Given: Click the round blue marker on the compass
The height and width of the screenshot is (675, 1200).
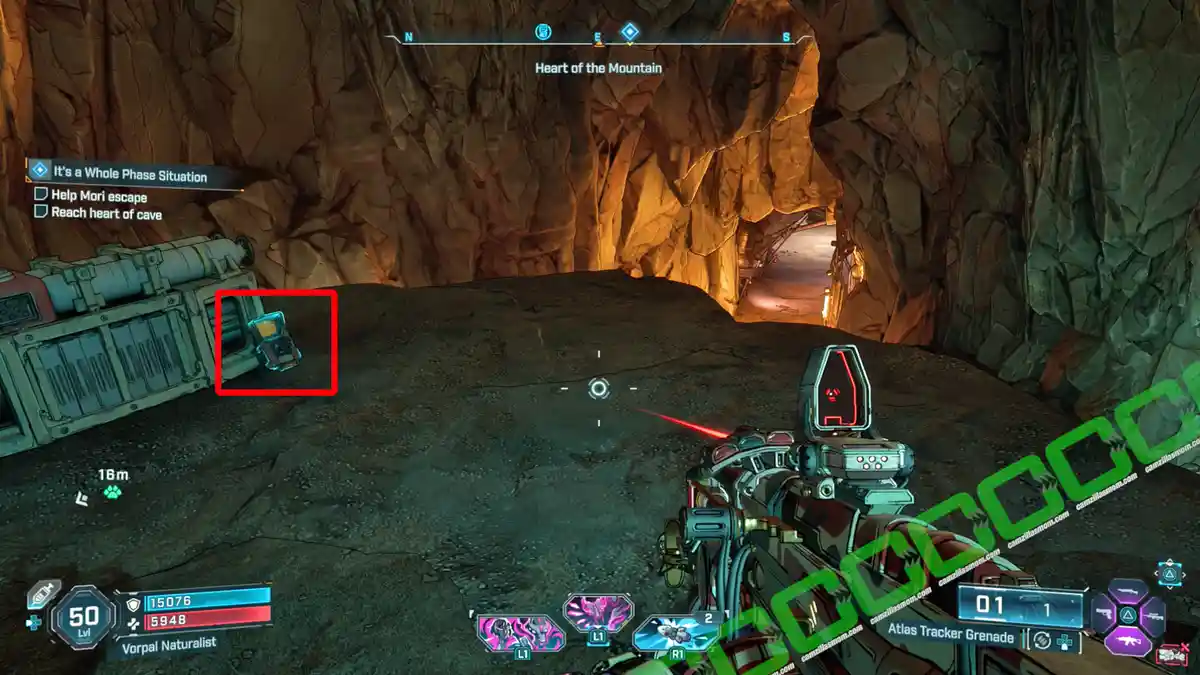Looking at the screenshot, I should [x=543, y=32].
